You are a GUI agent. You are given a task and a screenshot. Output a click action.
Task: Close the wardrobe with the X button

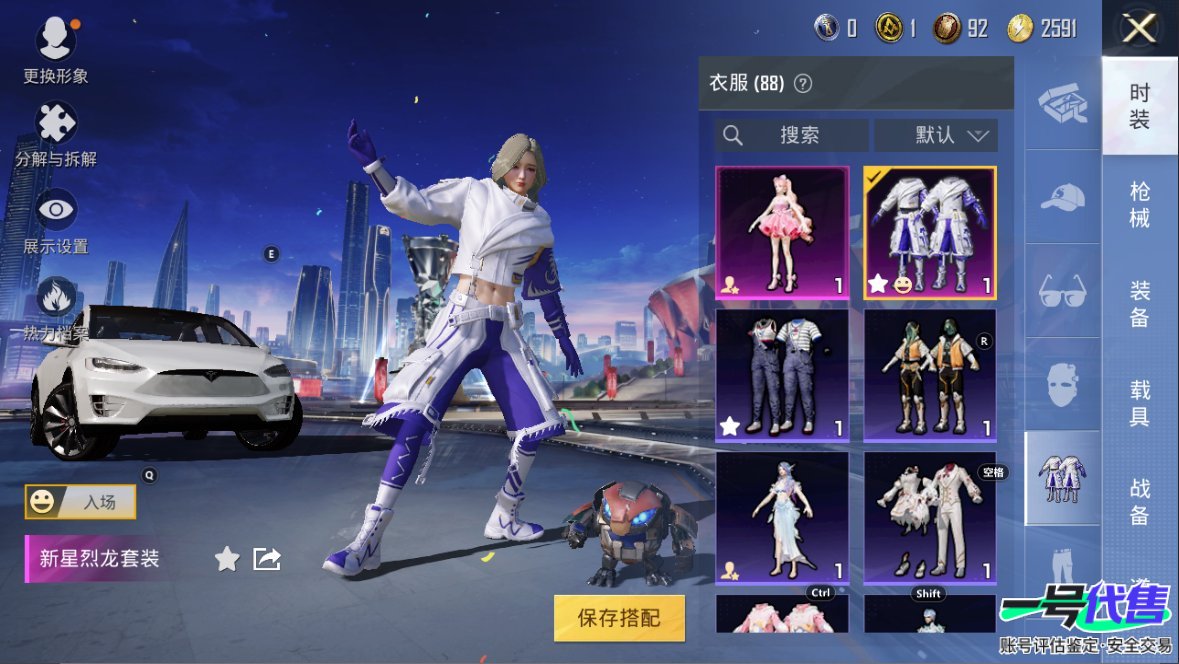tap(1139, 29)
